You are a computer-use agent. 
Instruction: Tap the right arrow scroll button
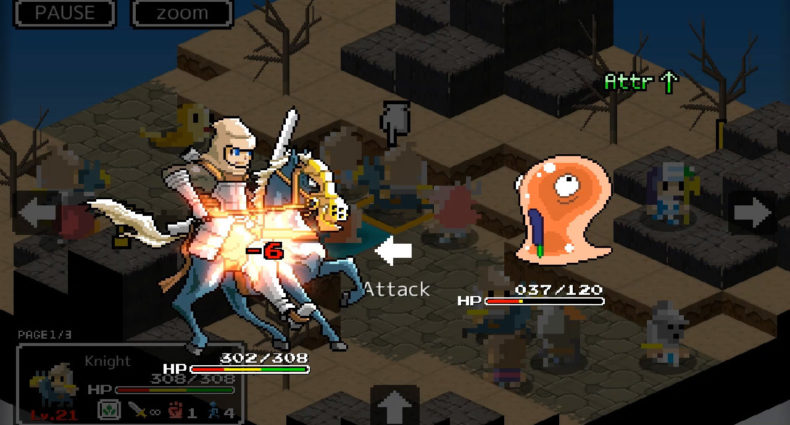[751, 212]
